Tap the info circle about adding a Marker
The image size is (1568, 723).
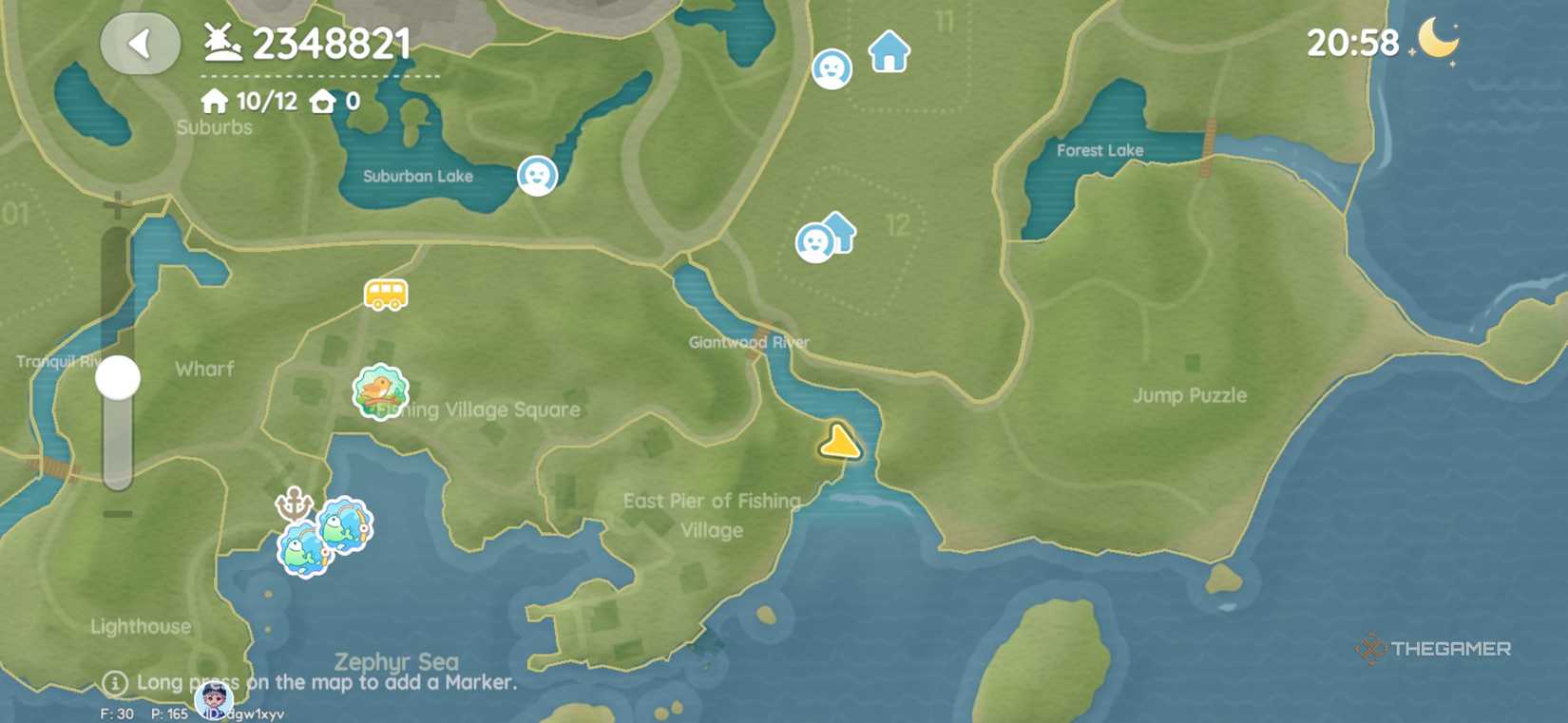[116, 681]
